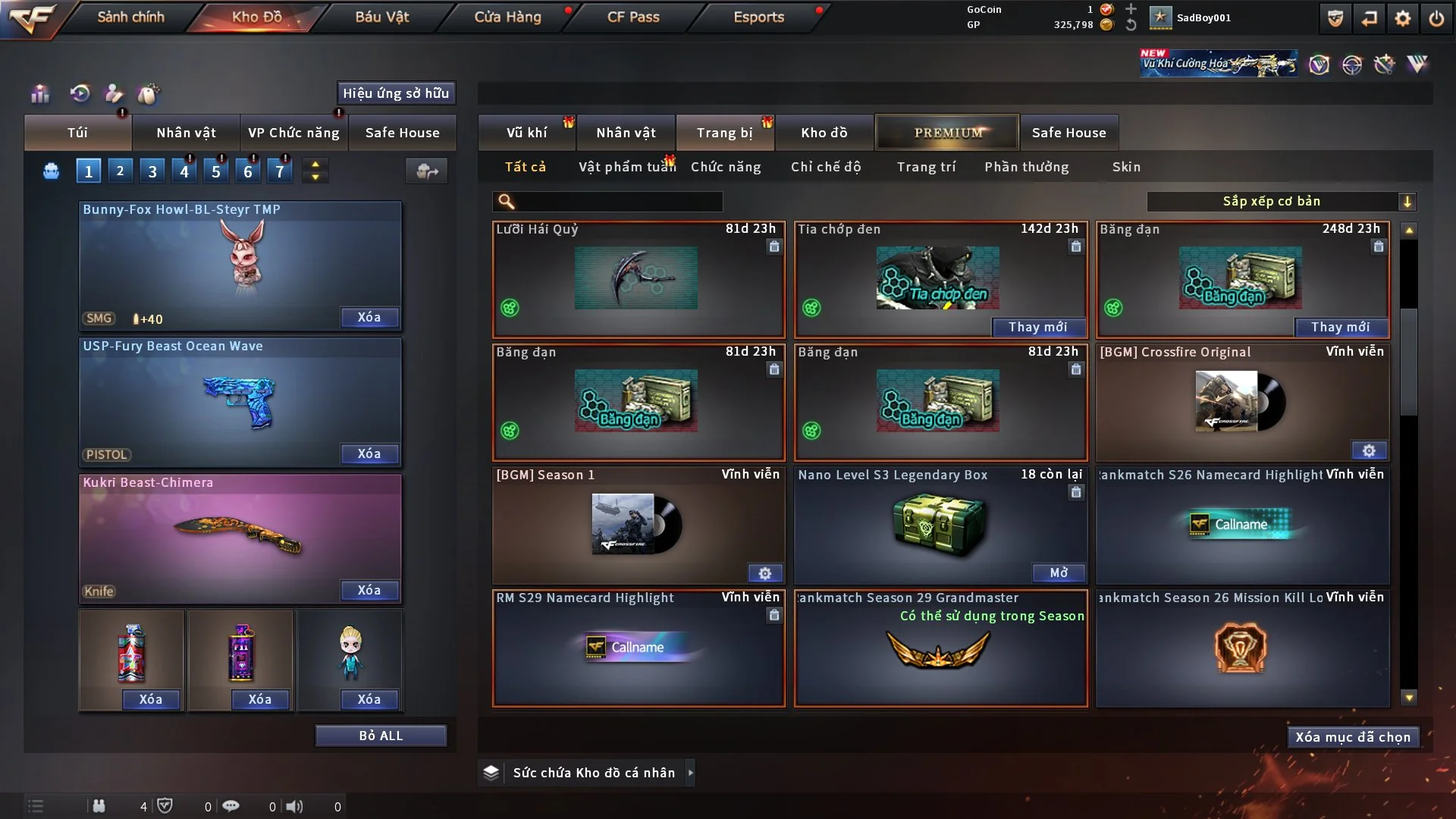Click the inventory search field
This screenshot has height=819, width=1456.
click(618, 202)
